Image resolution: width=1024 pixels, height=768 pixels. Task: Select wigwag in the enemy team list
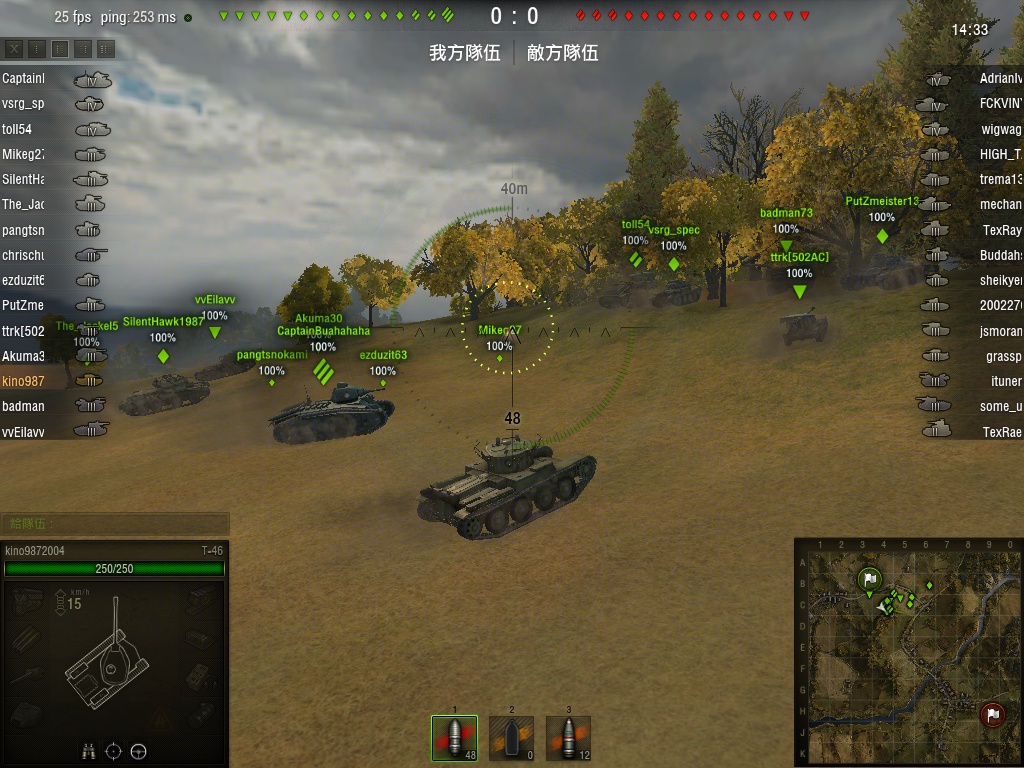click(x=970, y=129)
